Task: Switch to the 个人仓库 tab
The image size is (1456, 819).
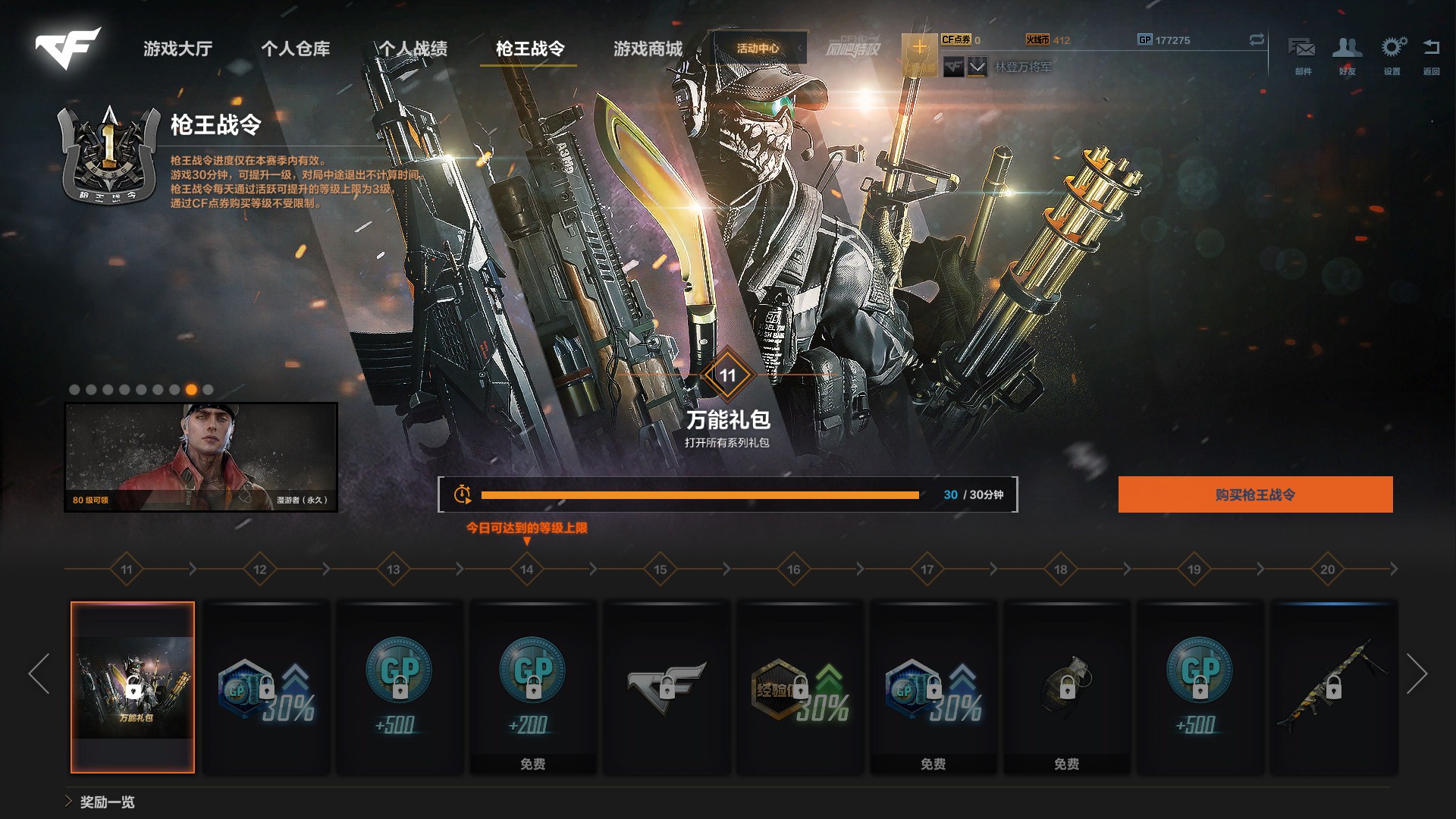Action: (x=295, y=49)
